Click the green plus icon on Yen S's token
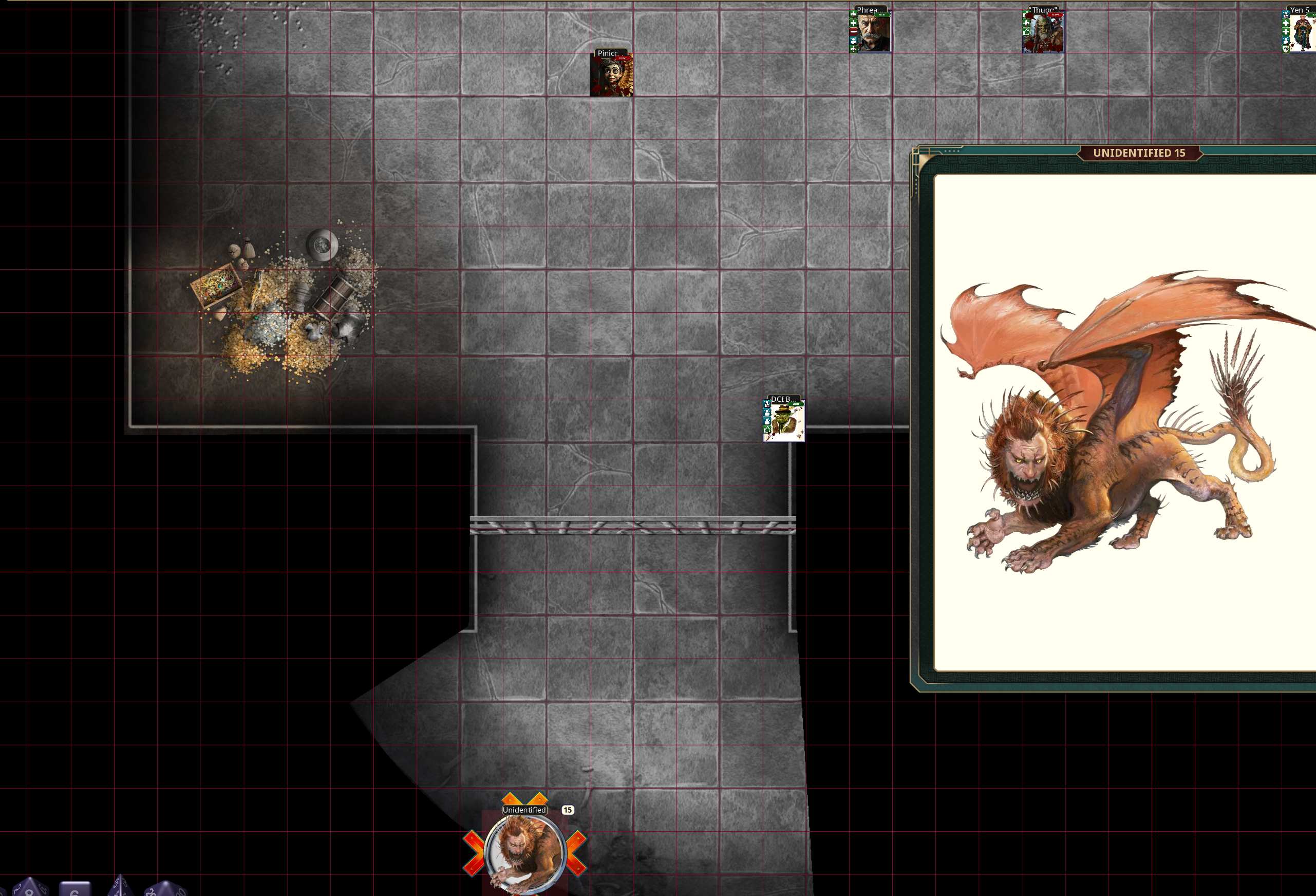The image size is (1316, 896). [1286, 23]
